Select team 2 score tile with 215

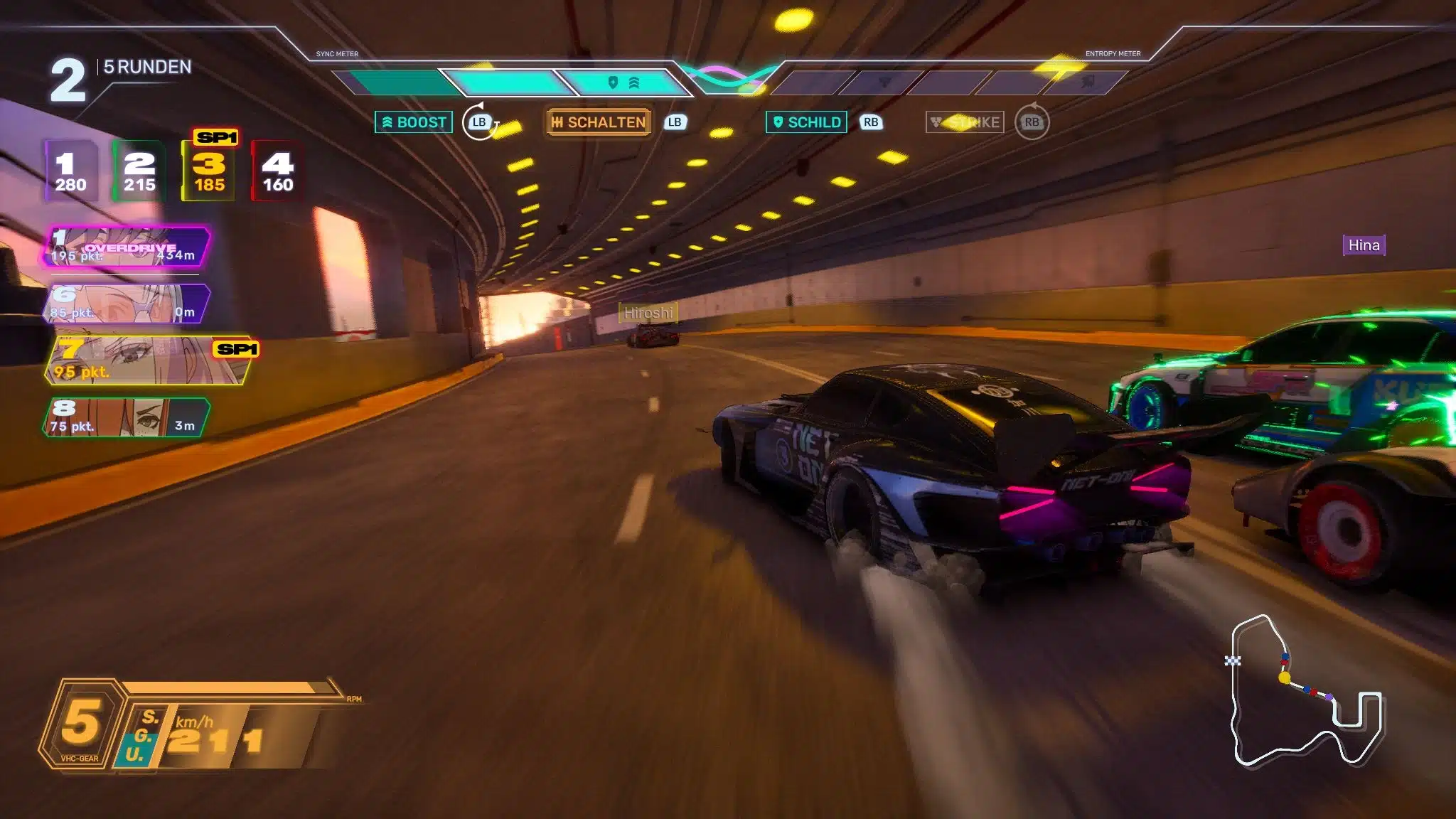coord(139,171)
